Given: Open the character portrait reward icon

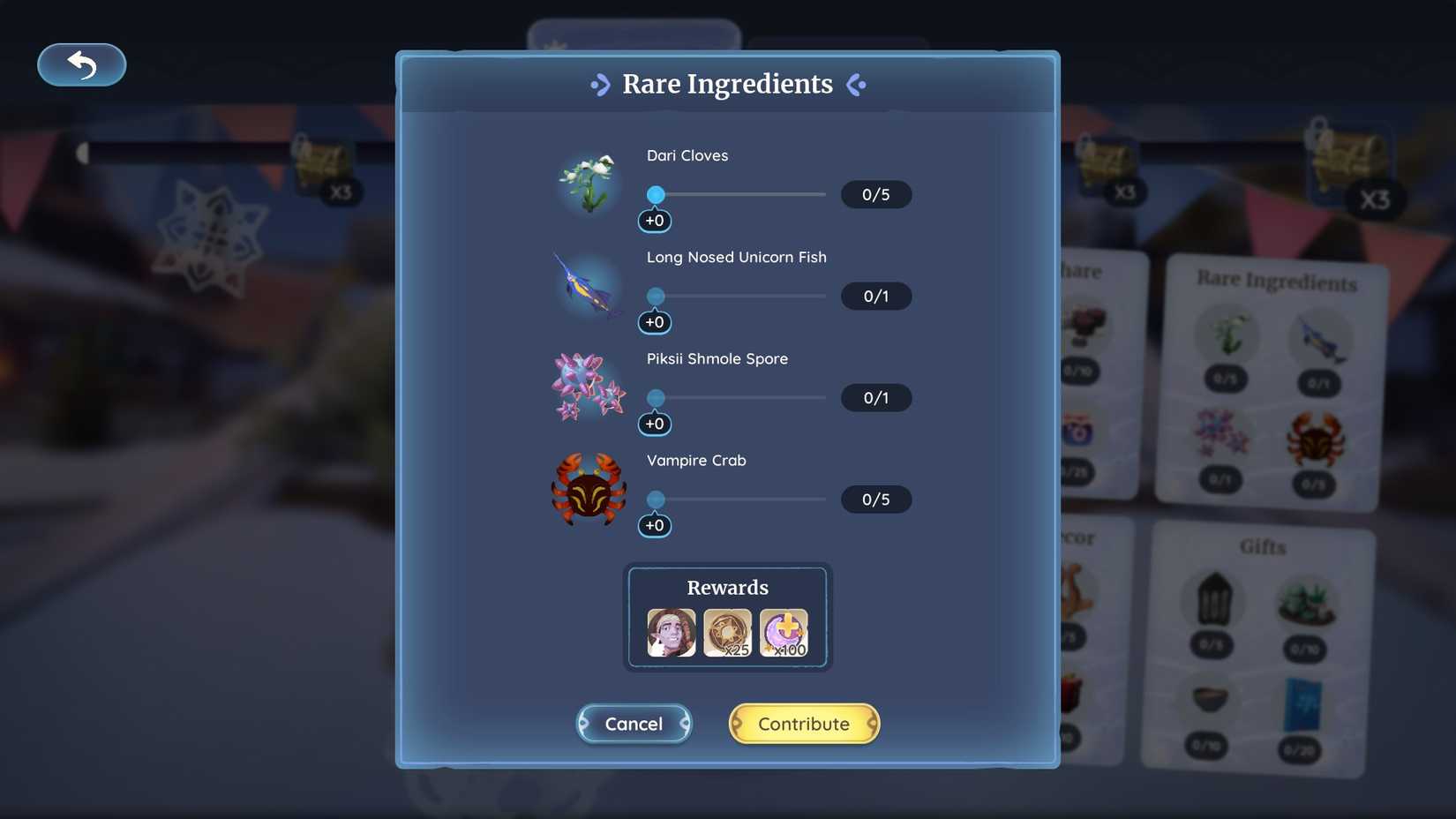Looking at the screenshot, I should coord(670,632).
